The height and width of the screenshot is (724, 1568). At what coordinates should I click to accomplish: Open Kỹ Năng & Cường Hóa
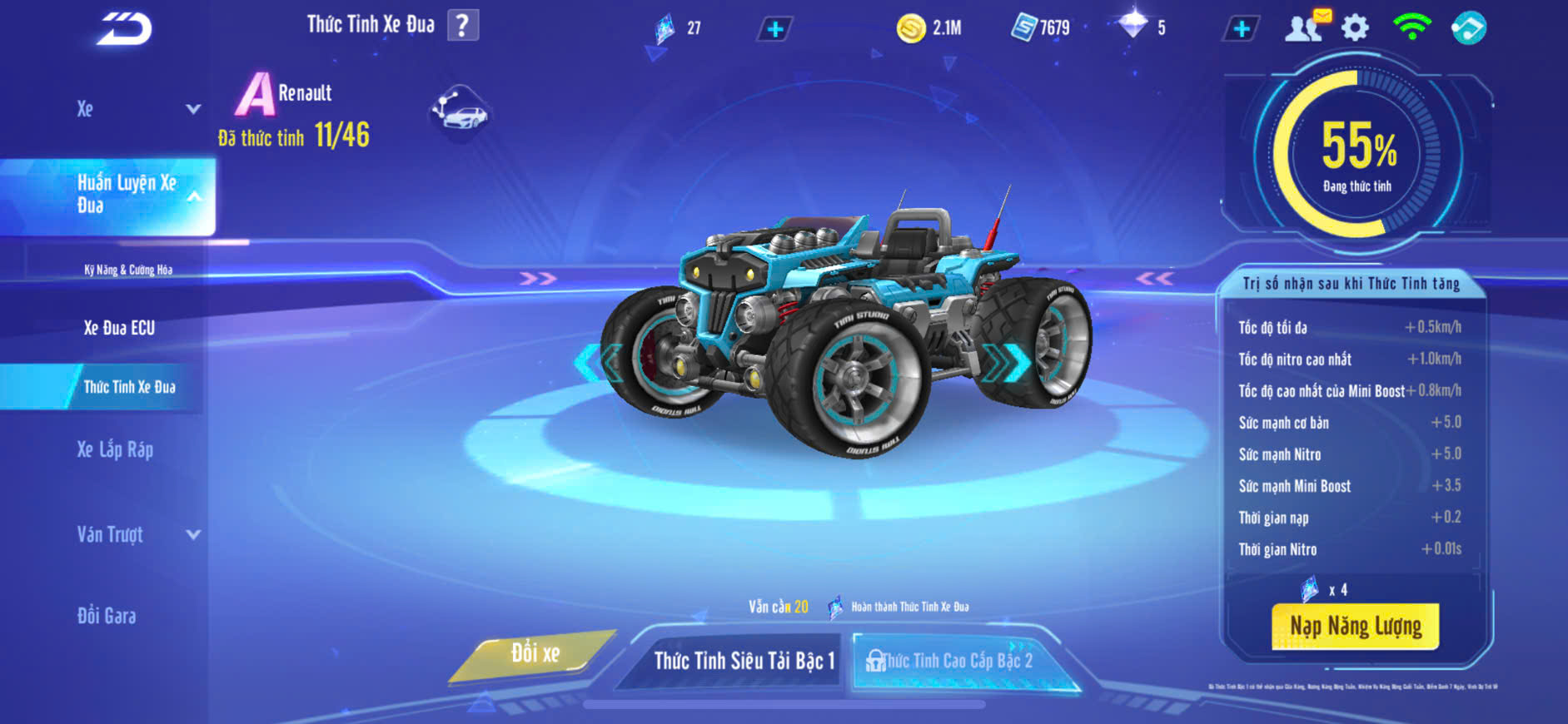128,270
